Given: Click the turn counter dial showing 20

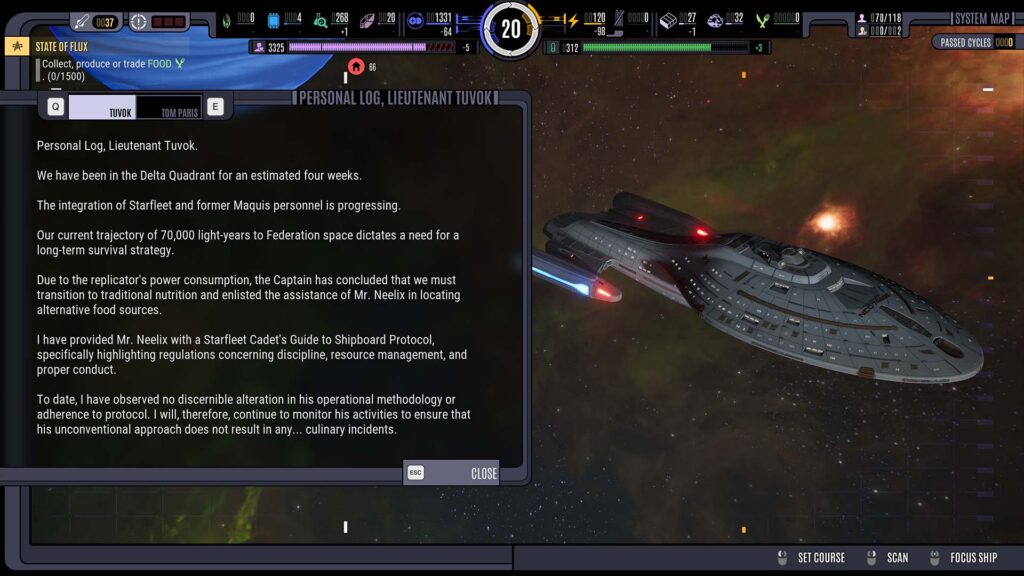Looking at the screenshot, I should point(511,29).
